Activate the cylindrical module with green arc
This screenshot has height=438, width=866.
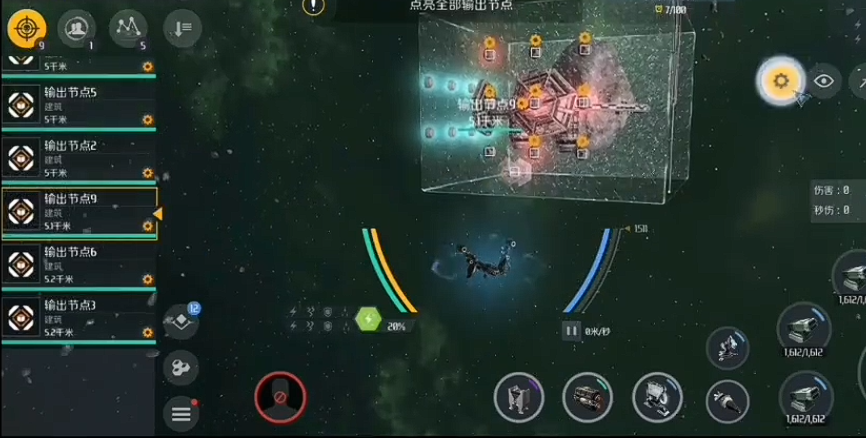pyautogui.click(x=587, y=398)
